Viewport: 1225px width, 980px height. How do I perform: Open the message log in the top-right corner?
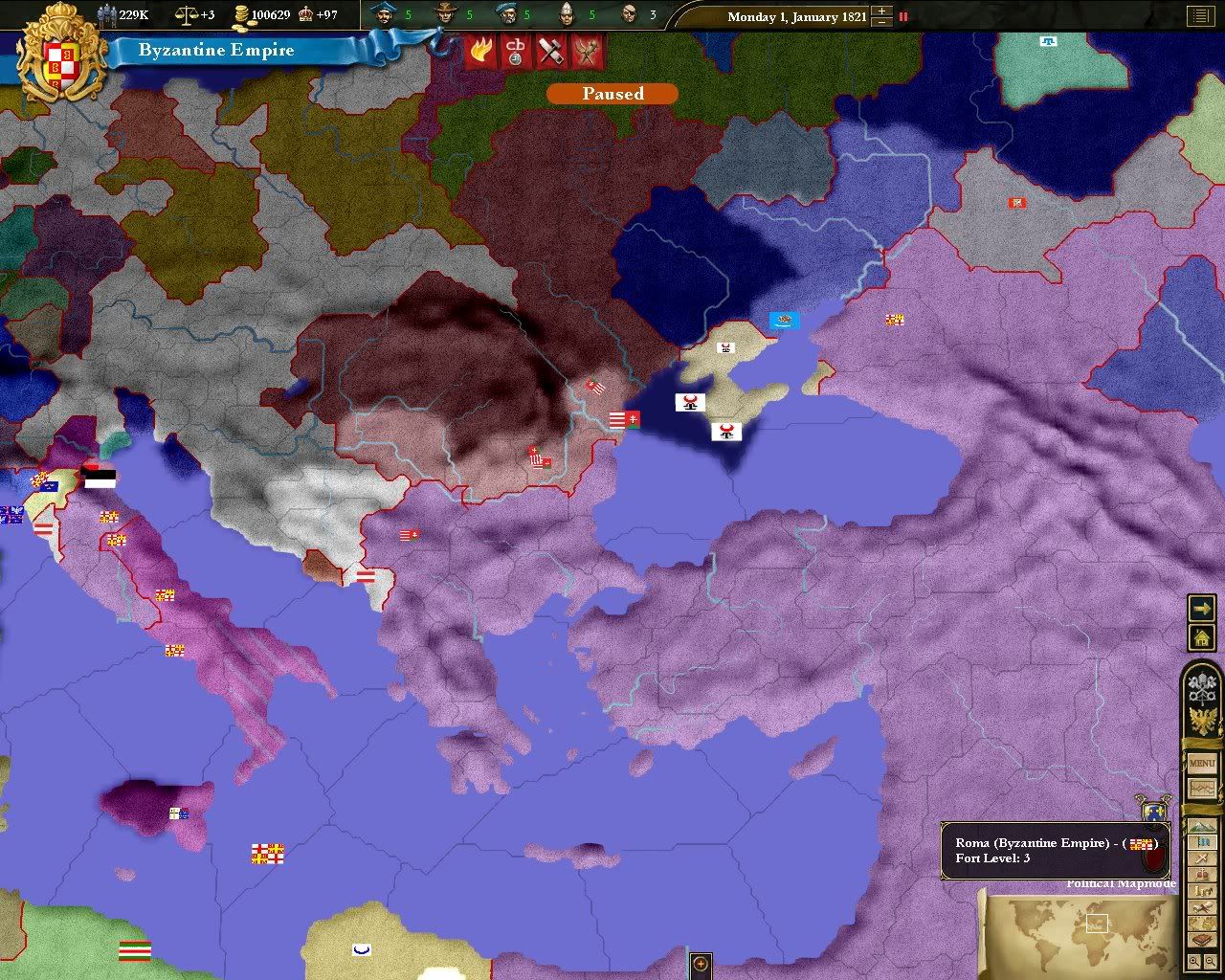coord(1201,15)
